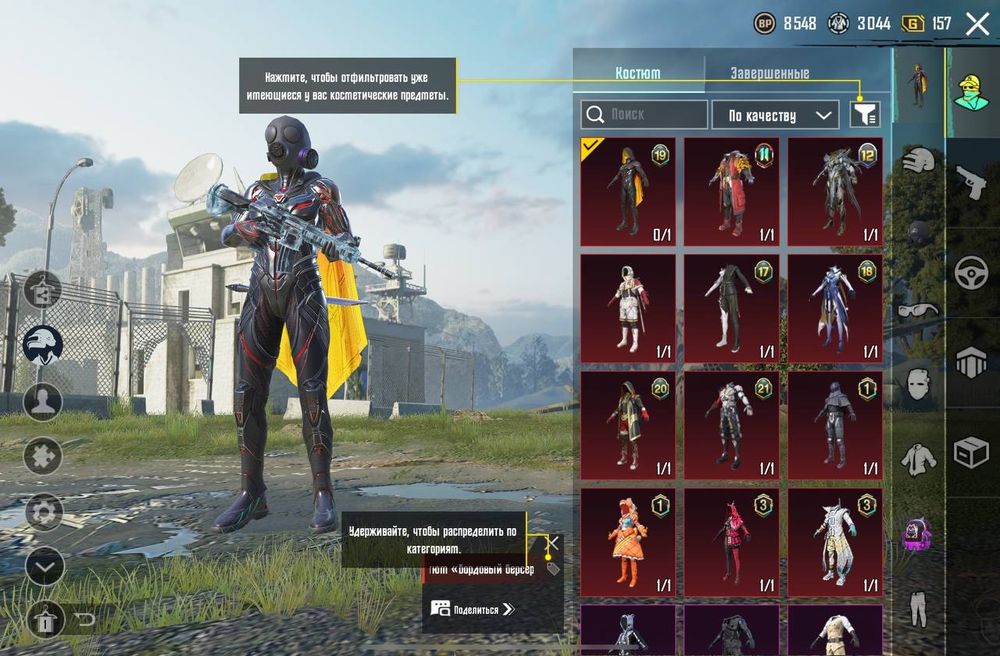Click the Поиск search field
The height and width of the screenshot is (656, 1000).
[x=644, y=115]
